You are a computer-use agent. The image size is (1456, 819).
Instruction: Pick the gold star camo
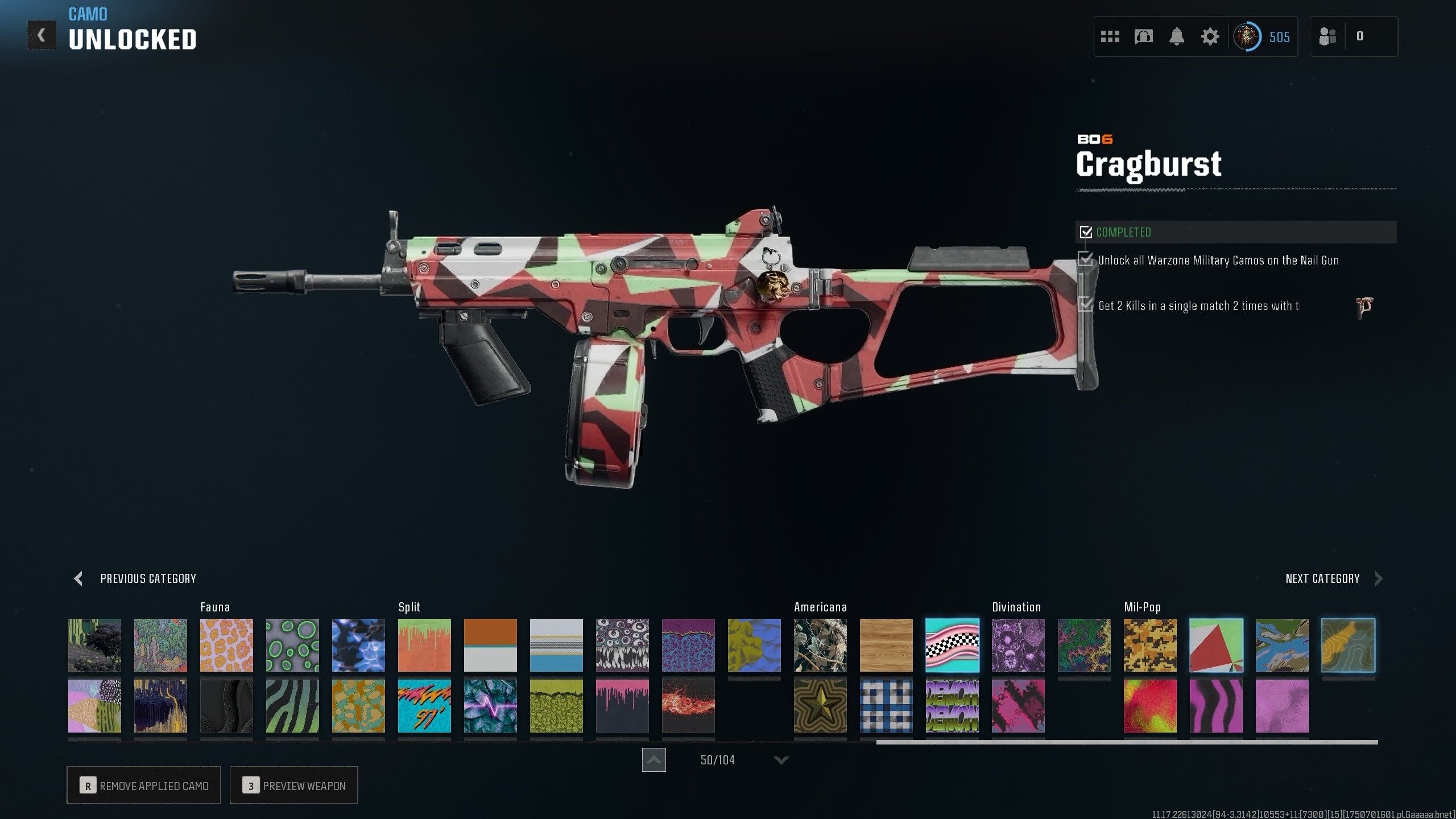tap(820, 706)
